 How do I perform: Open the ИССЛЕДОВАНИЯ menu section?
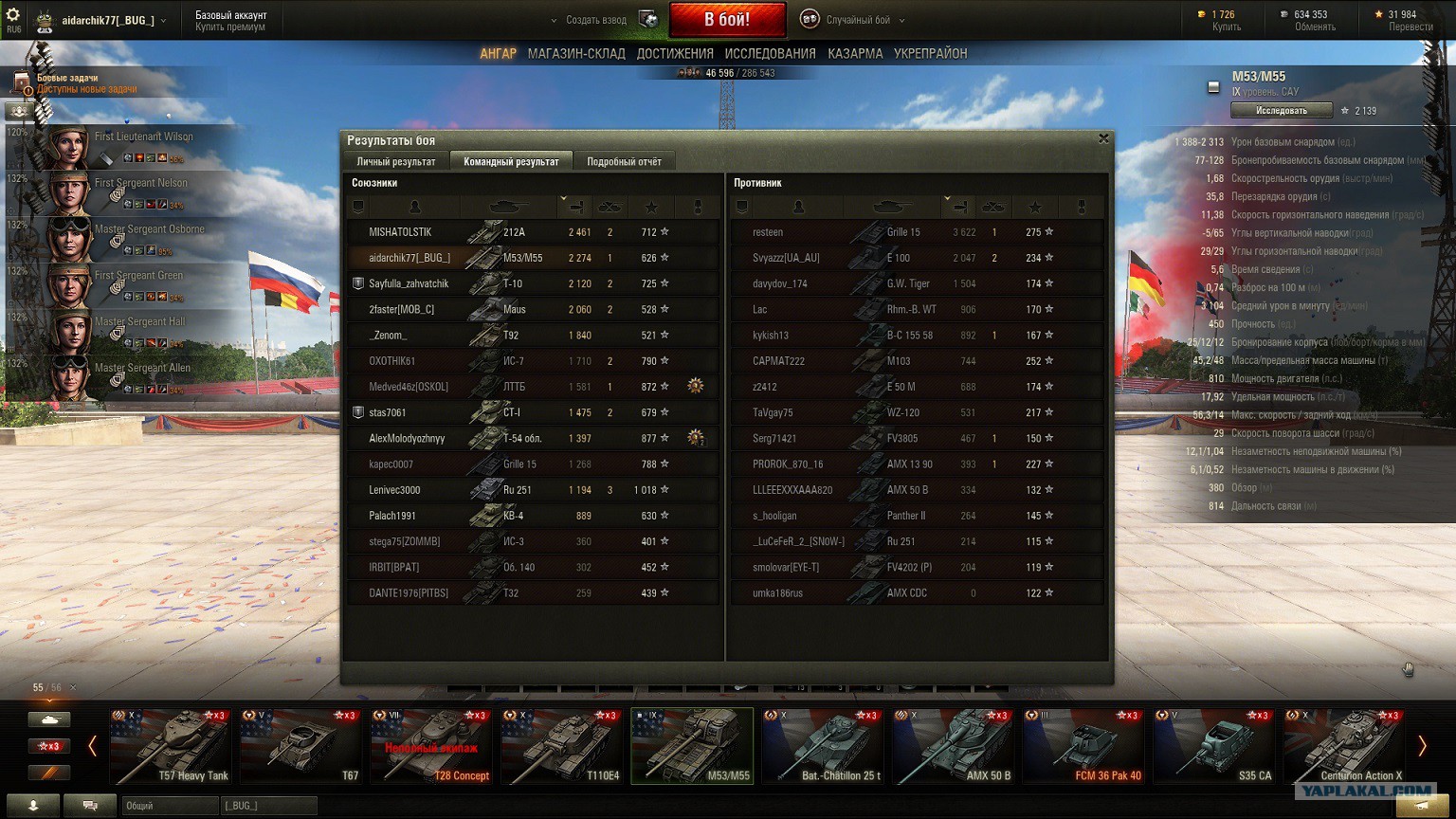pyautogui.click(x=773, y=53)
